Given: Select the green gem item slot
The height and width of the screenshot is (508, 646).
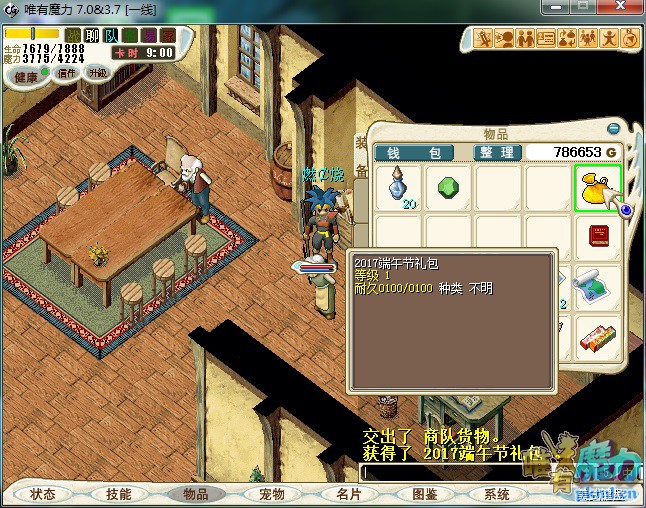Looking at the screenshot, I should click(x=448, y=187).
